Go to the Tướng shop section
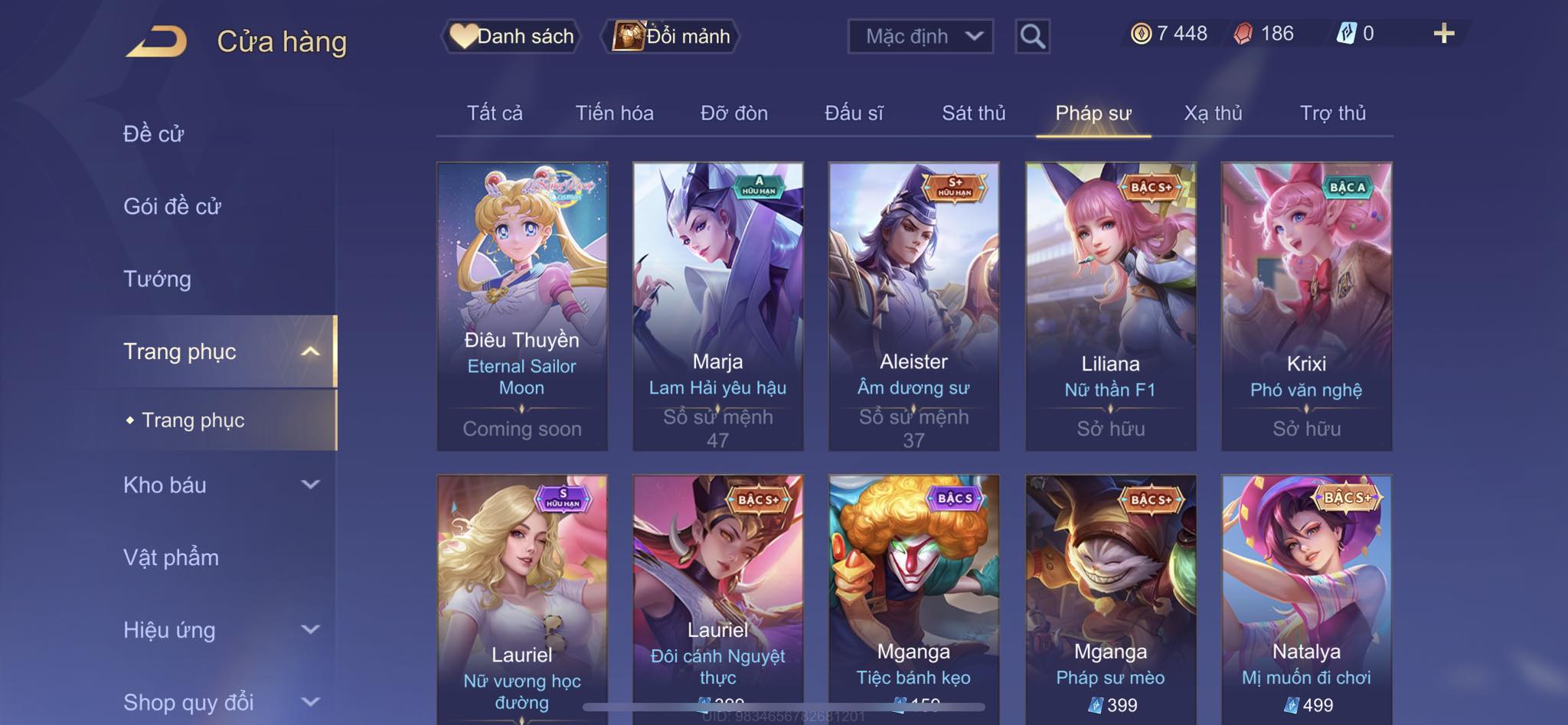This screenshot has height=725, width=1568. (x=158, y=279)
